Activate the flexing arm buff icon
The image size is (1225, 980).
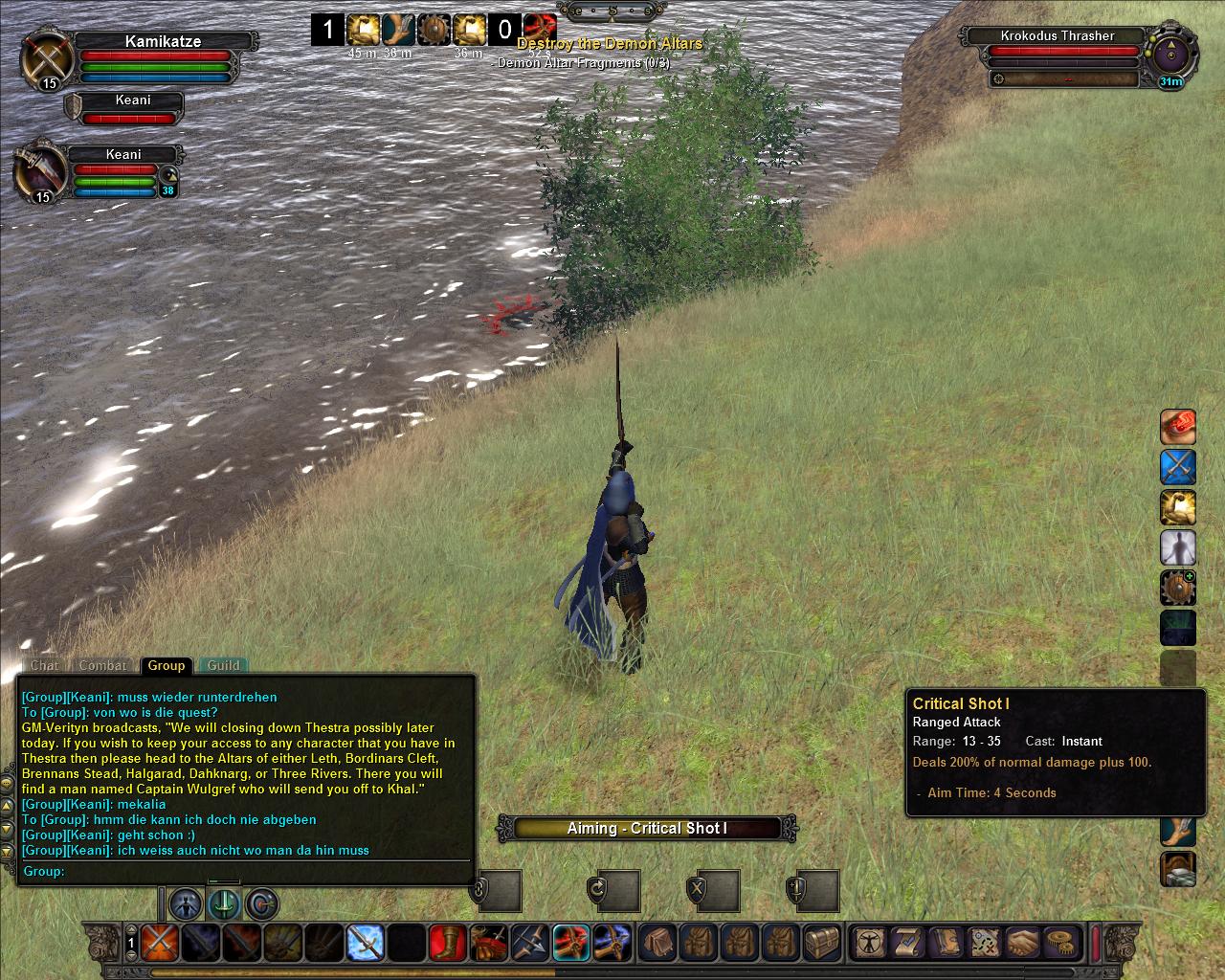point(1178,507)
